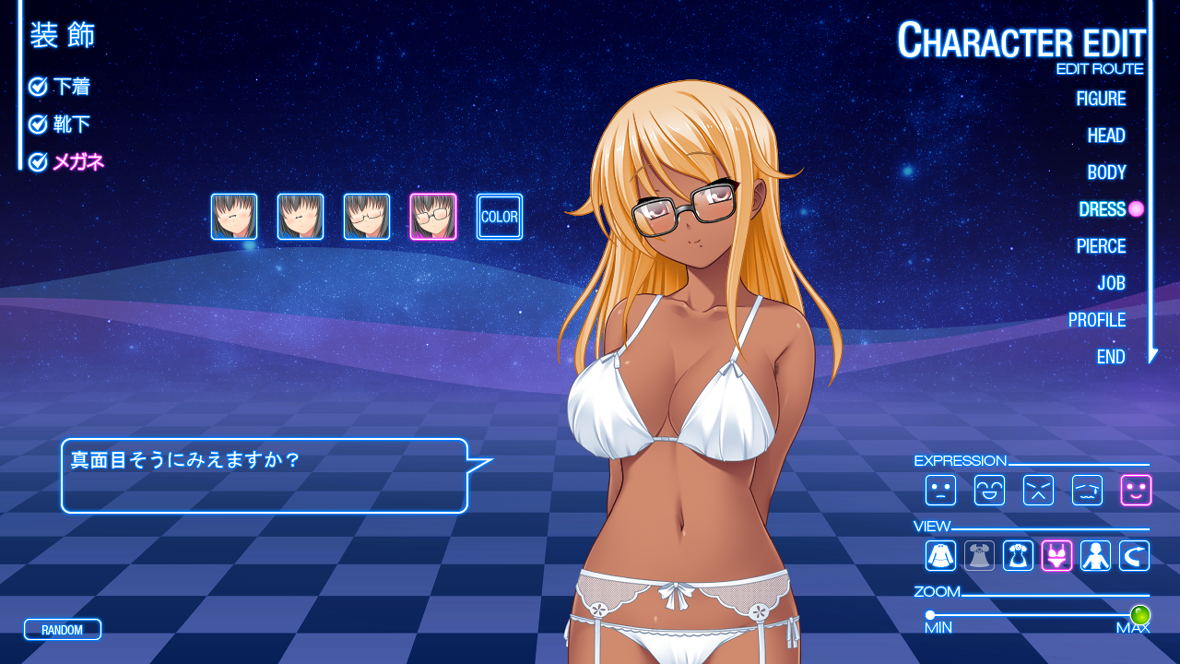Switch to the BODY edit section

click(x=1106, y=172)
